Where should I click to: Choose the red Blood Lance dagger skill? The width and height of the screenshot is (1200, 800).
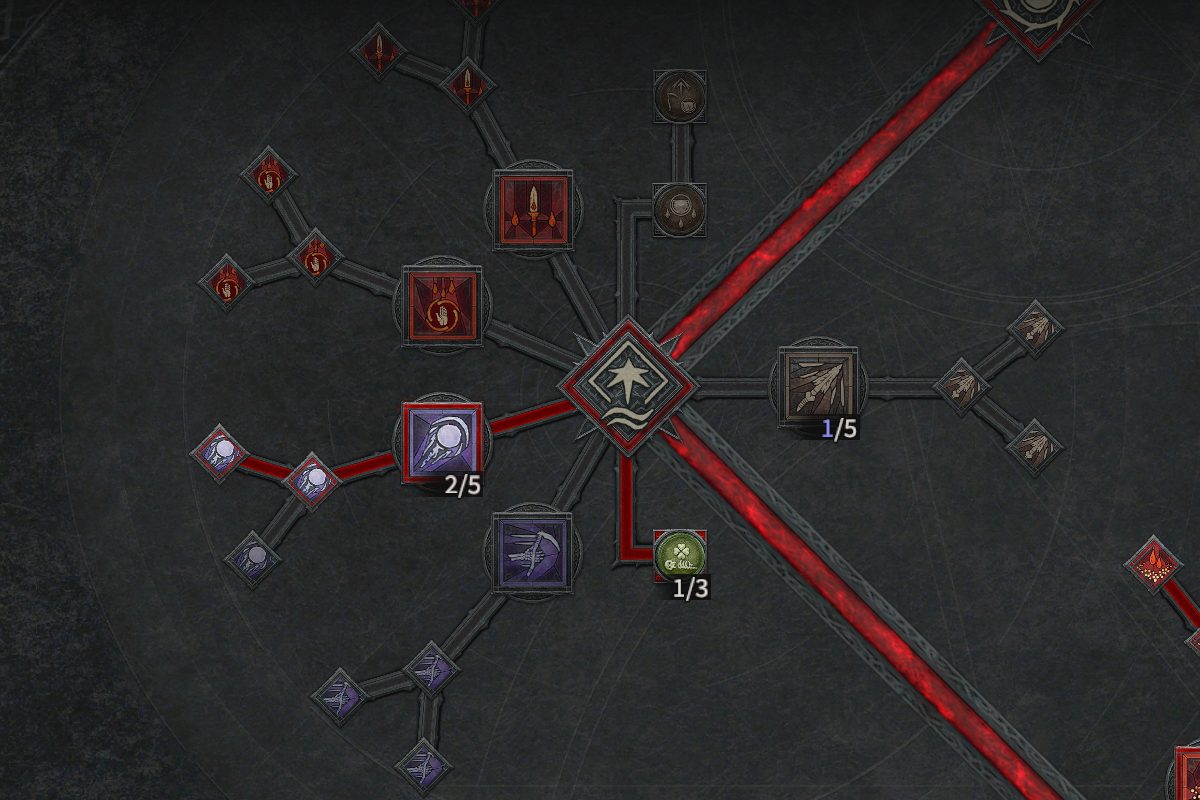point(533,210)
